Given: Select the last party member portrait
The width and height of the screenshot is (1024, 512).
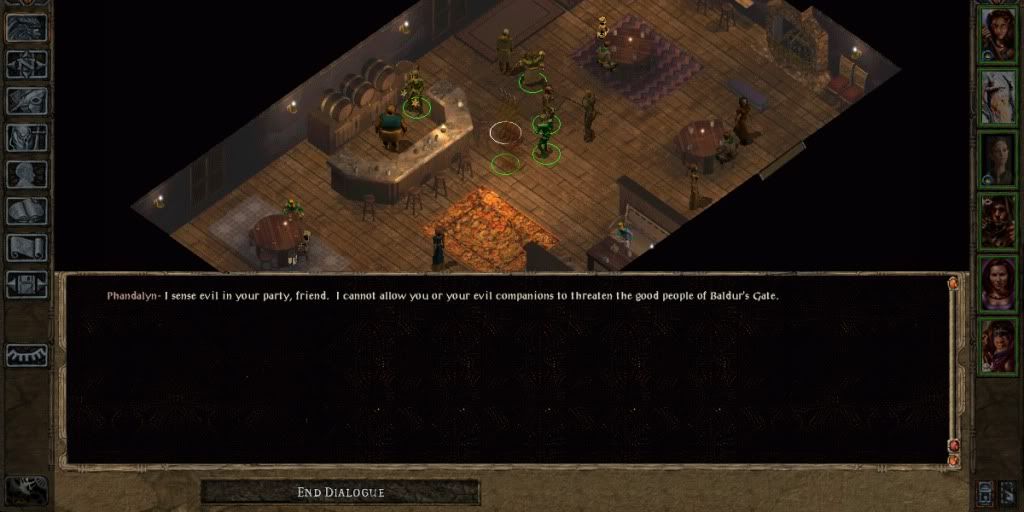Looking at the screenshot, I should point(998,345).
